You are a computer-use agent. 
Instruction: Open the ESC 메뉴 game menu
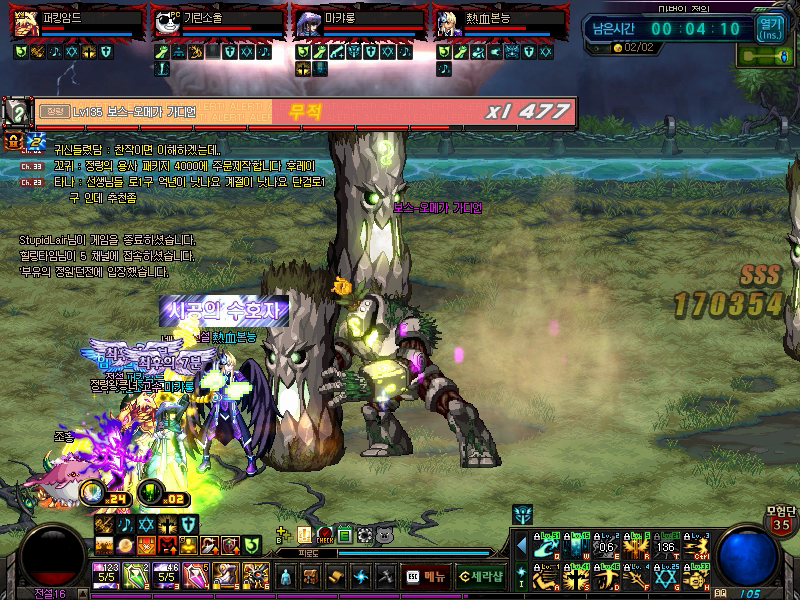tap(425, 576)
